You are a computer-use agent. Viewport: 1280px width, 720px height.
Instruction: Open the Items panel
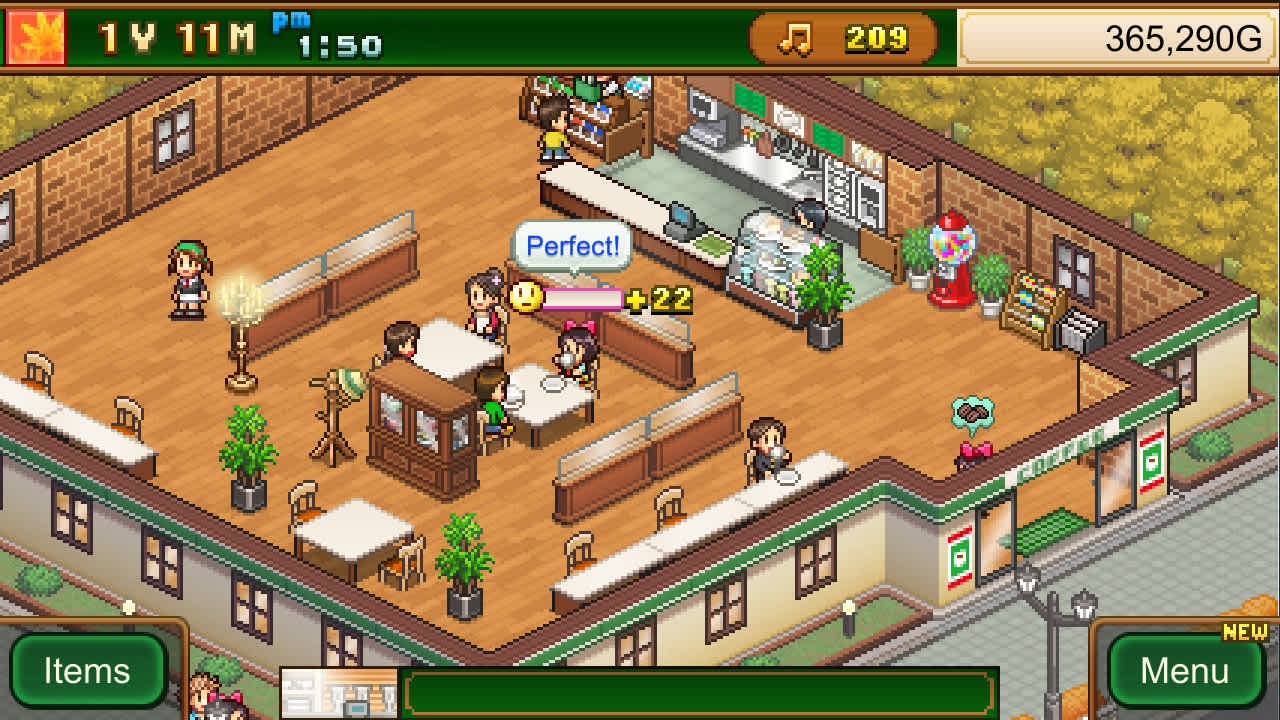(x=88, y=670)
